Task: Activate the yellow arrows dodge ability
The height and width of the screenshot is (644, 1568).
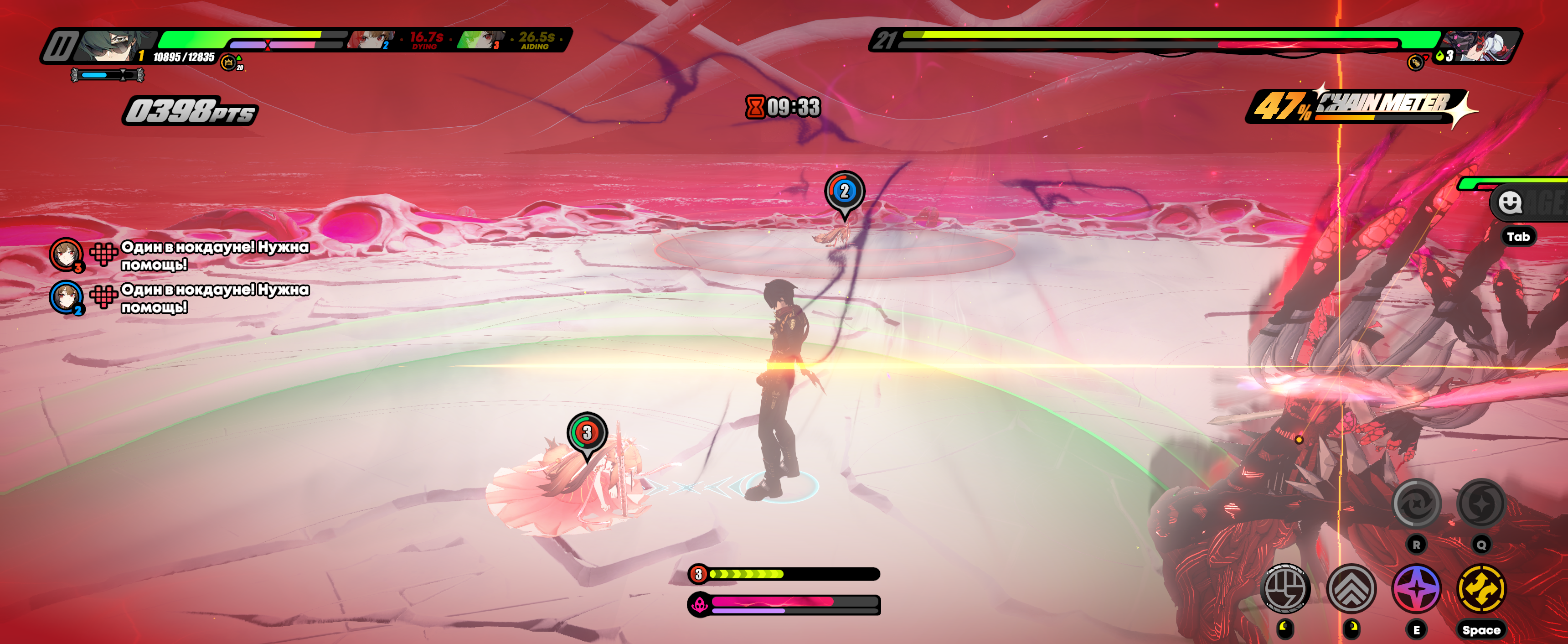Action: point(1480,588)
